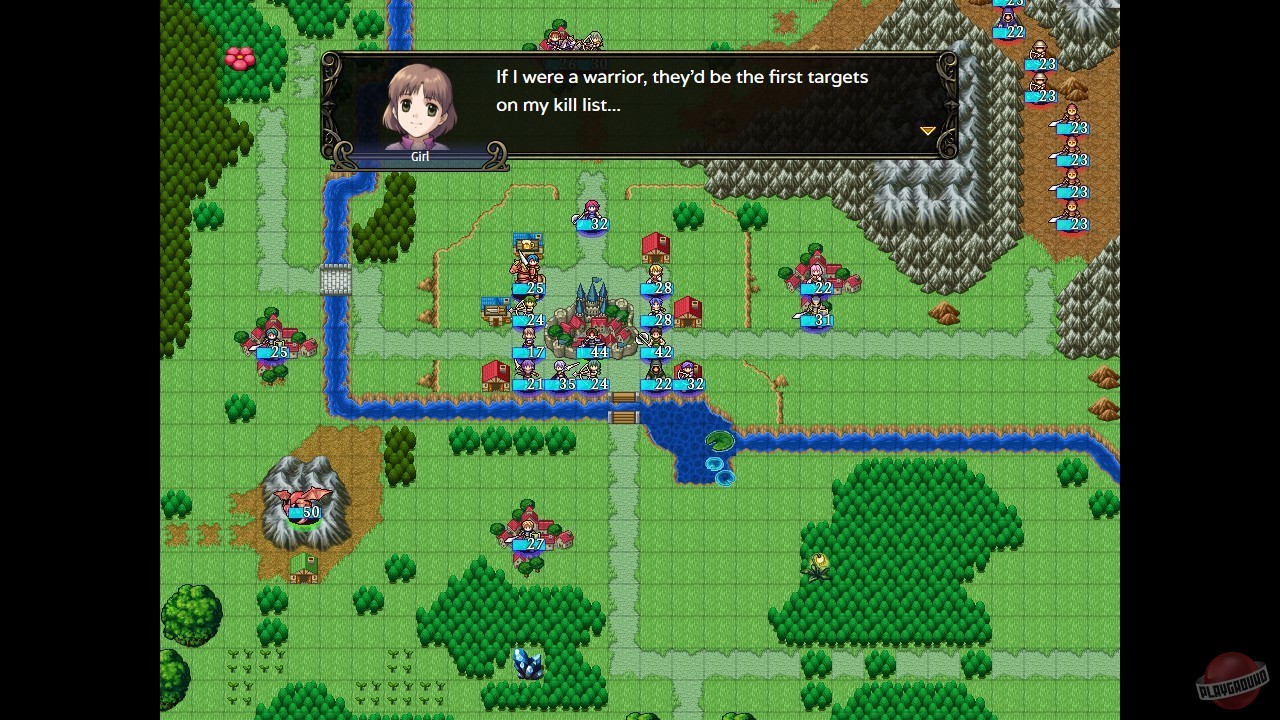The width and height of the screenshot is (1280, 720).
Task: Advance the dialogue using the yellow arrow indicator
Action: click(927, 131)
